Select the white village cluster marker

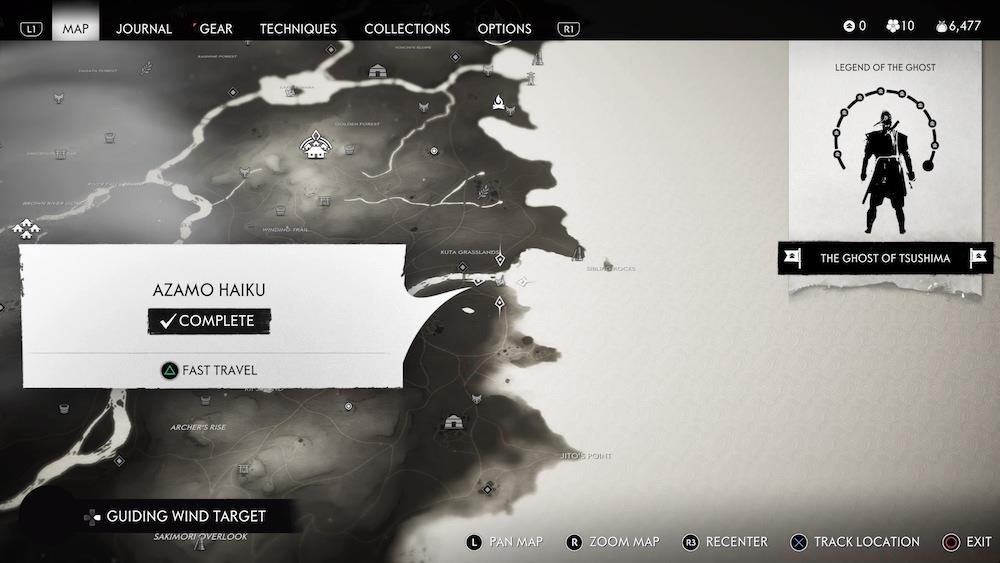25,230
